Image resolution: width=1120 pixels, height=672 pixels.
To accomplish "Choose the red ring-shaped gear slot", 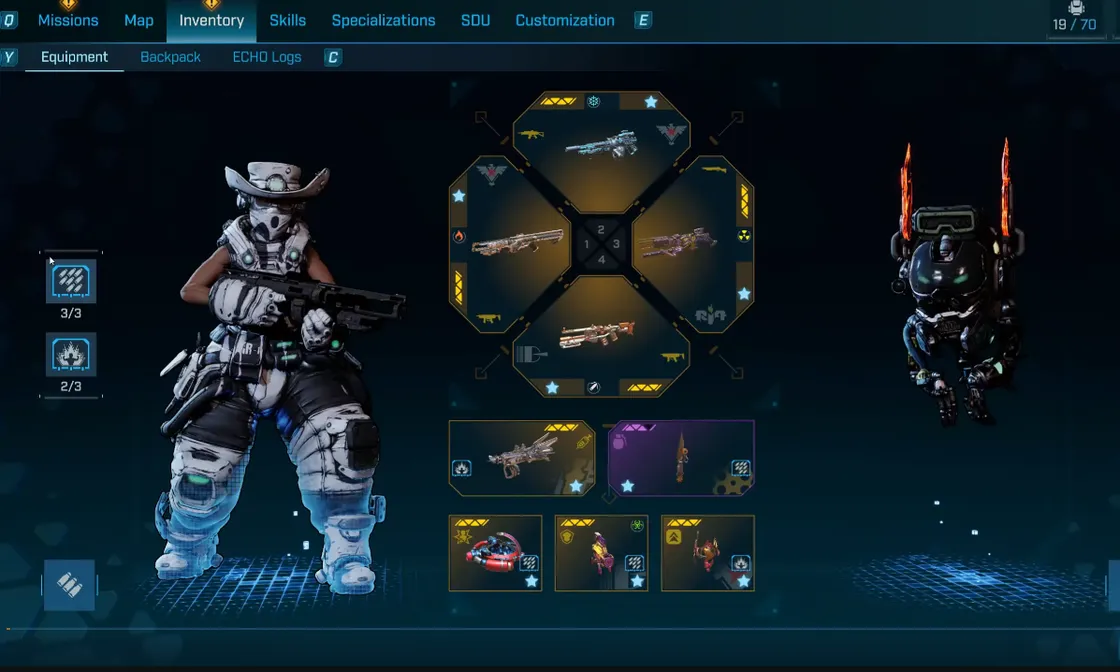I will (495, 553).
